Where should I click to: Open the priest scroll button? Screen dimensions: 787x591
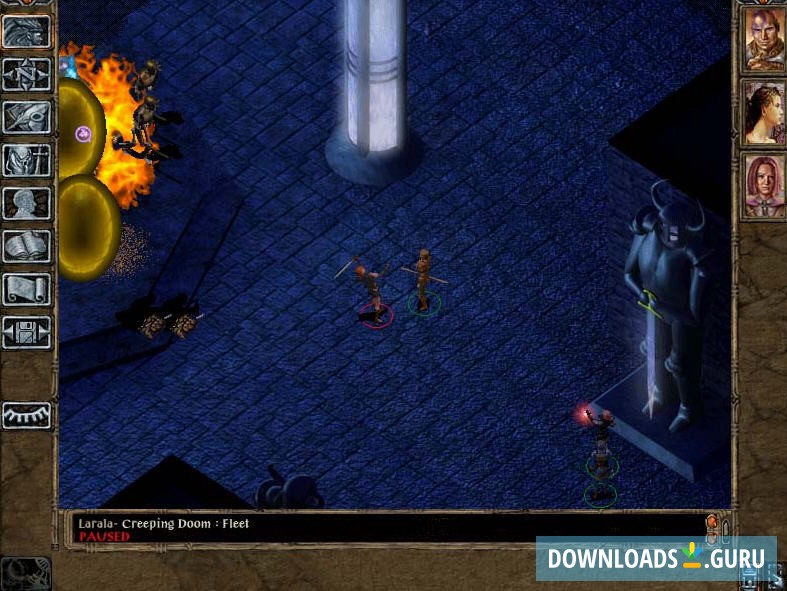pyautogui.click(x=27, y=289)
